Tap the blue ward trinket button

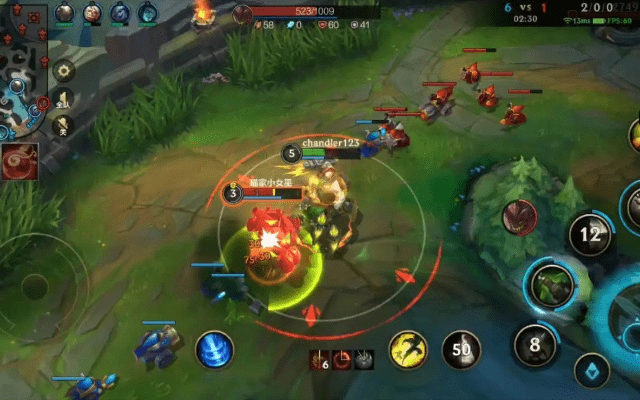(591, 371)
